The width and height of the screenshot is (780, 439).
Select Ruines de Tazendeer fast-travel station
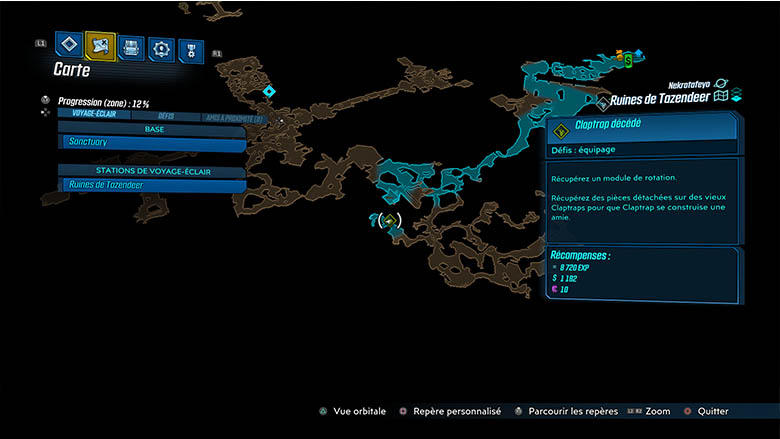tap(152, 185)
